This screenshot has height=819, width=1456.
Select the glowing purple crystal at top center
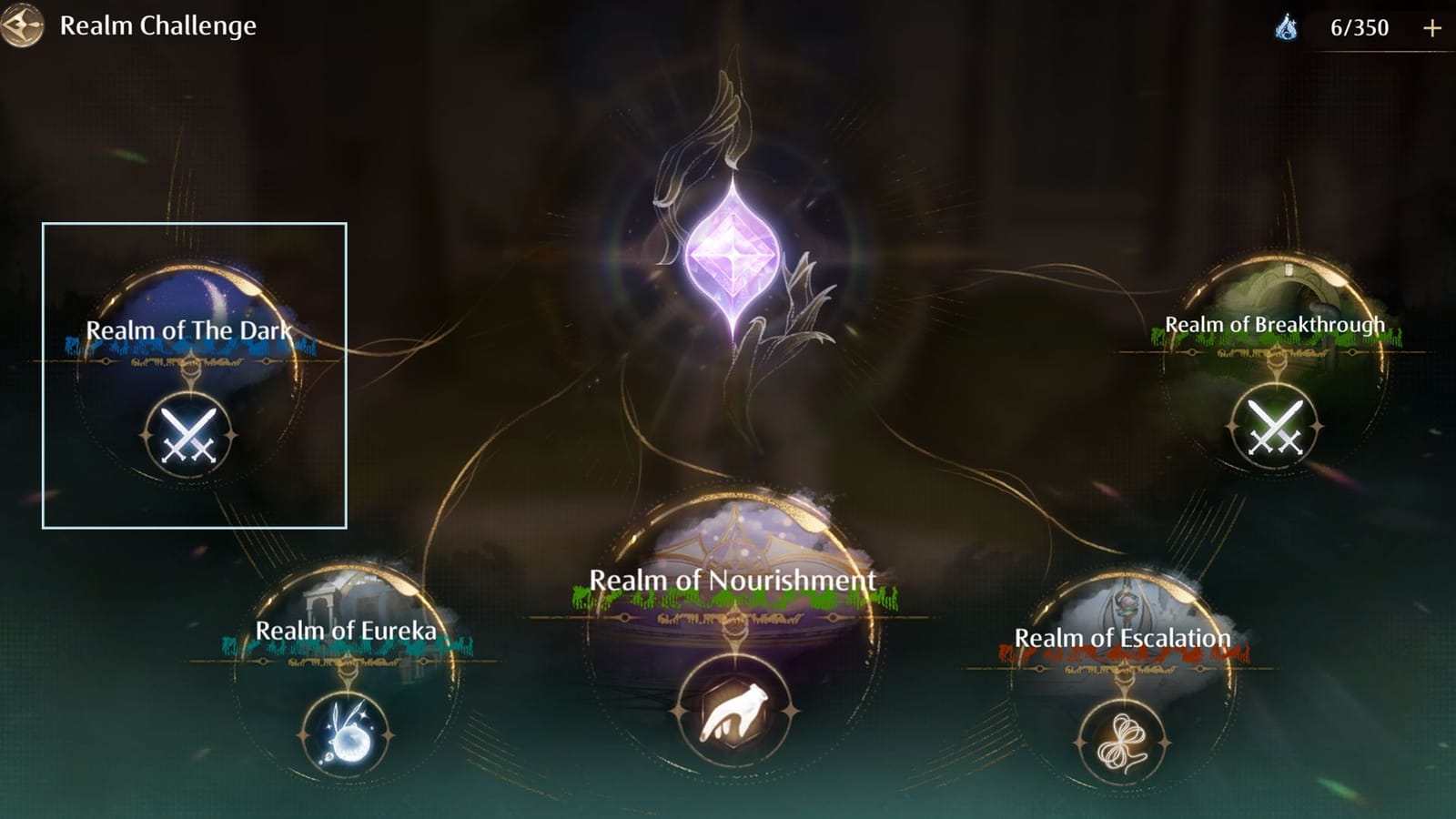[733, 248]
